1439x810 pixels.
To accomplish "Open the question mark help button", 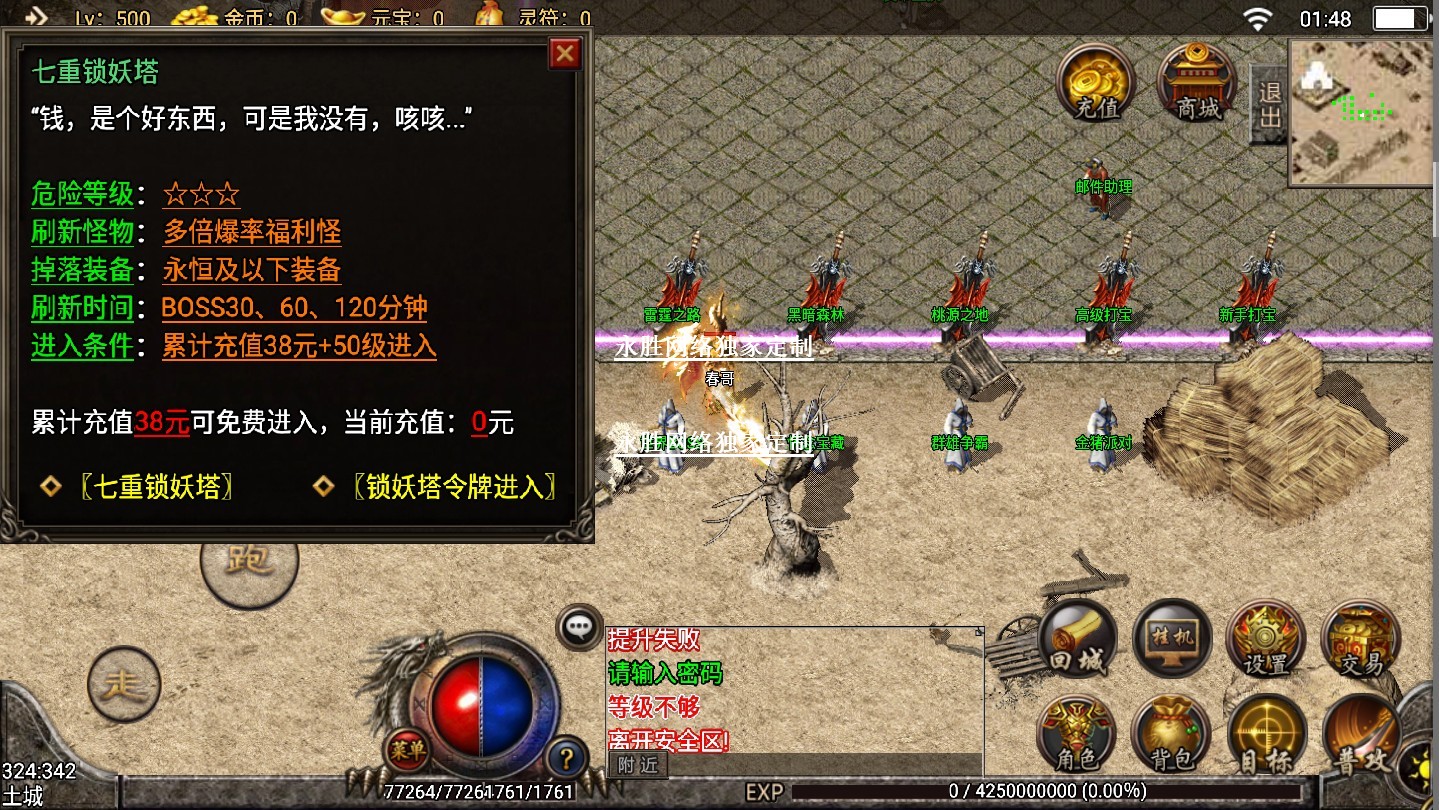I will click(566, 758).
